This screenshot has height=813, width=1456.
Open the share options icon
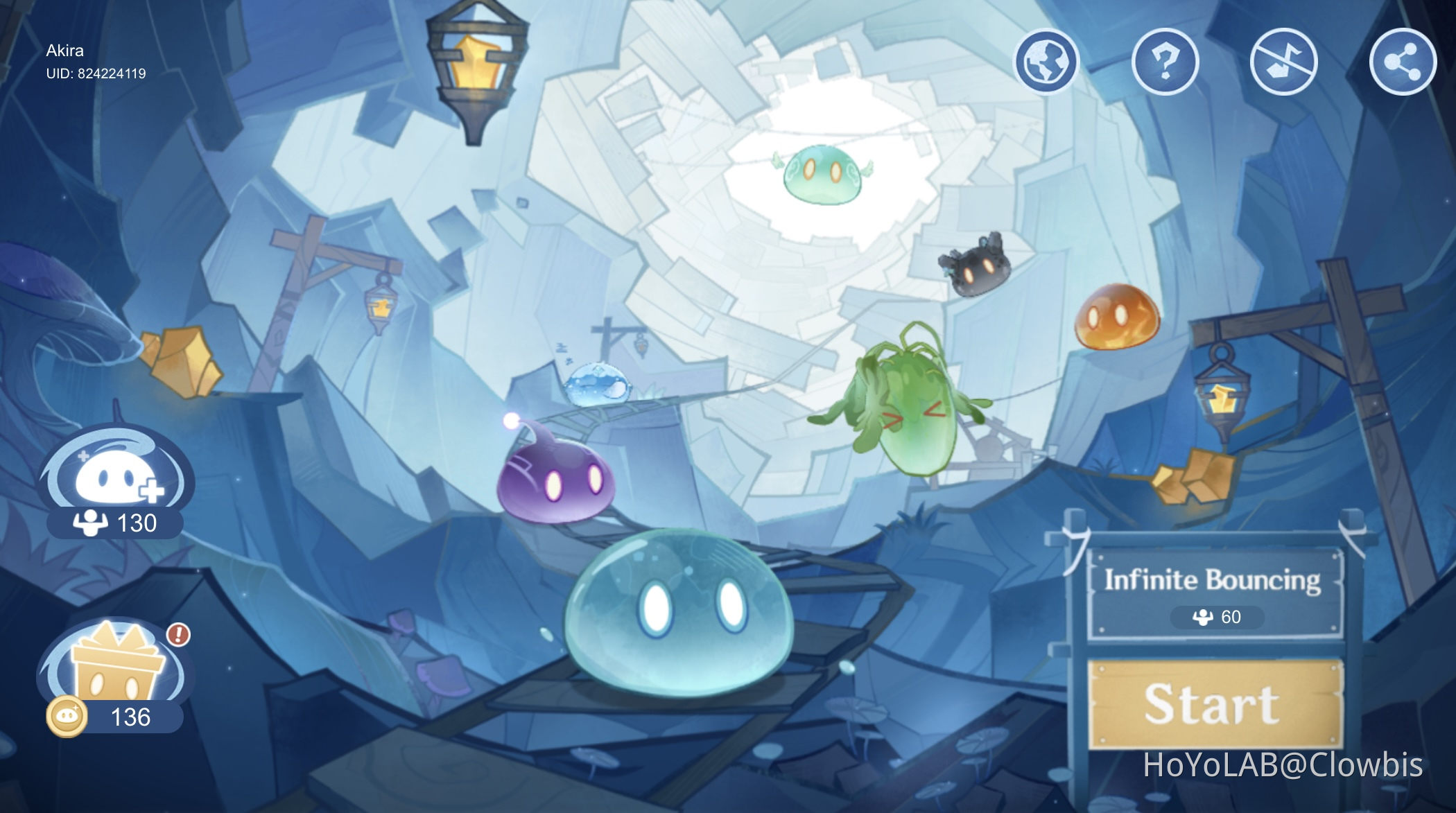[1403, 62]
